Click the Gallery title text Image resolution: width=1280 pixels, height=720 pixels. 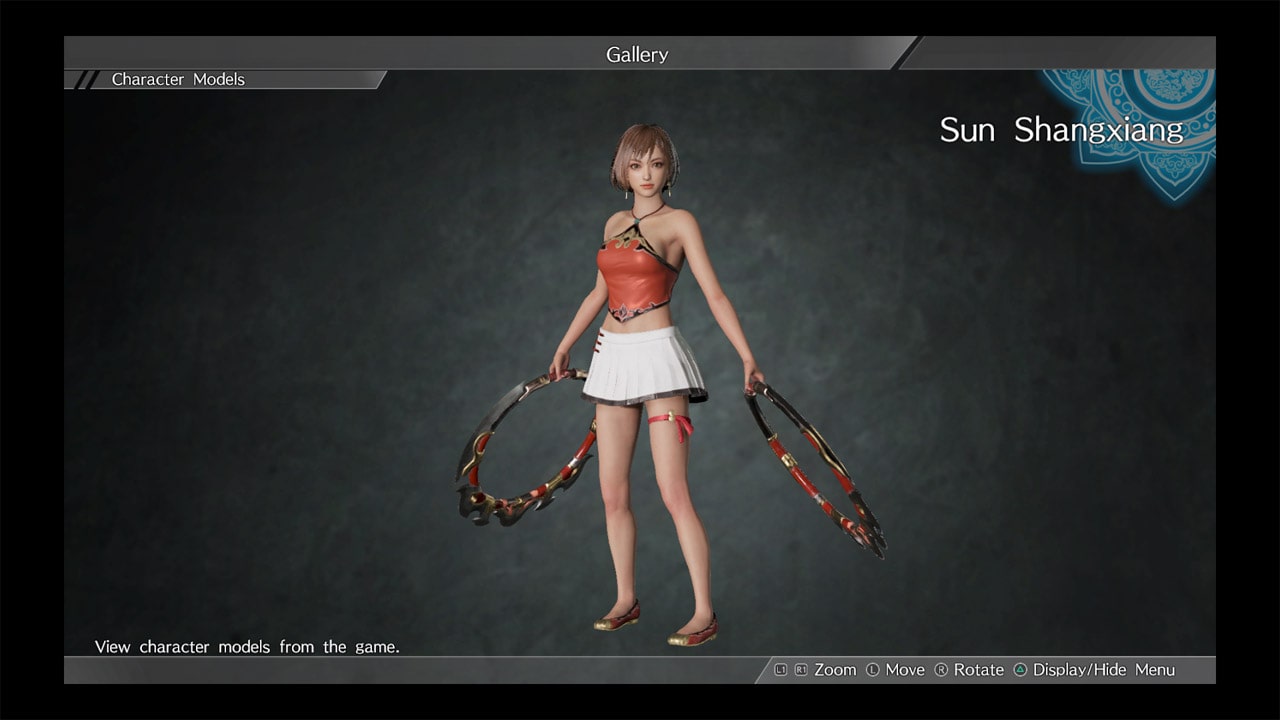point(637,55)
